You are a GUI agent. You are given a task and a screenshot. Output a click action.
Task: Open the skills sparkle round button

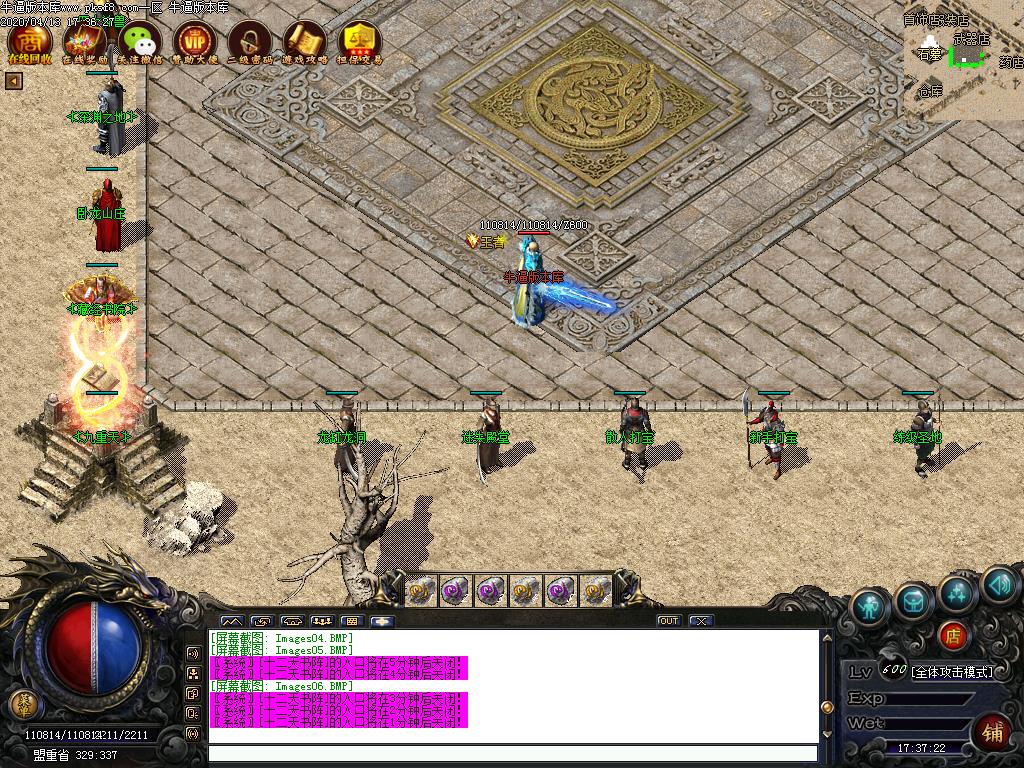957,593
